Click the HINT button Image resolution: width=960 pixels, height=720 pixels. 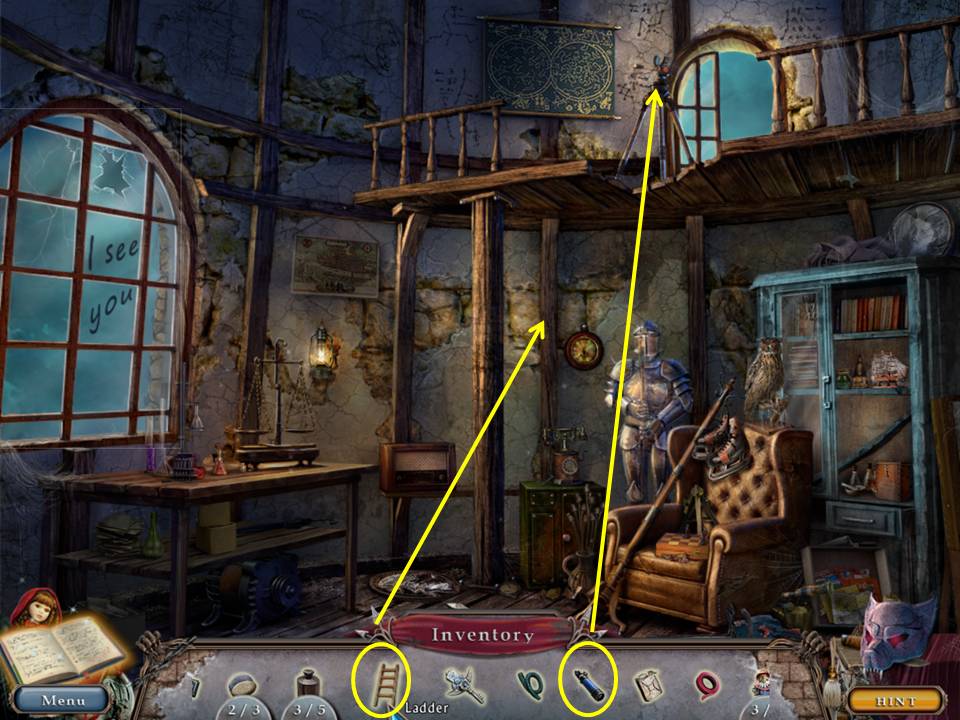pos(895,701)
